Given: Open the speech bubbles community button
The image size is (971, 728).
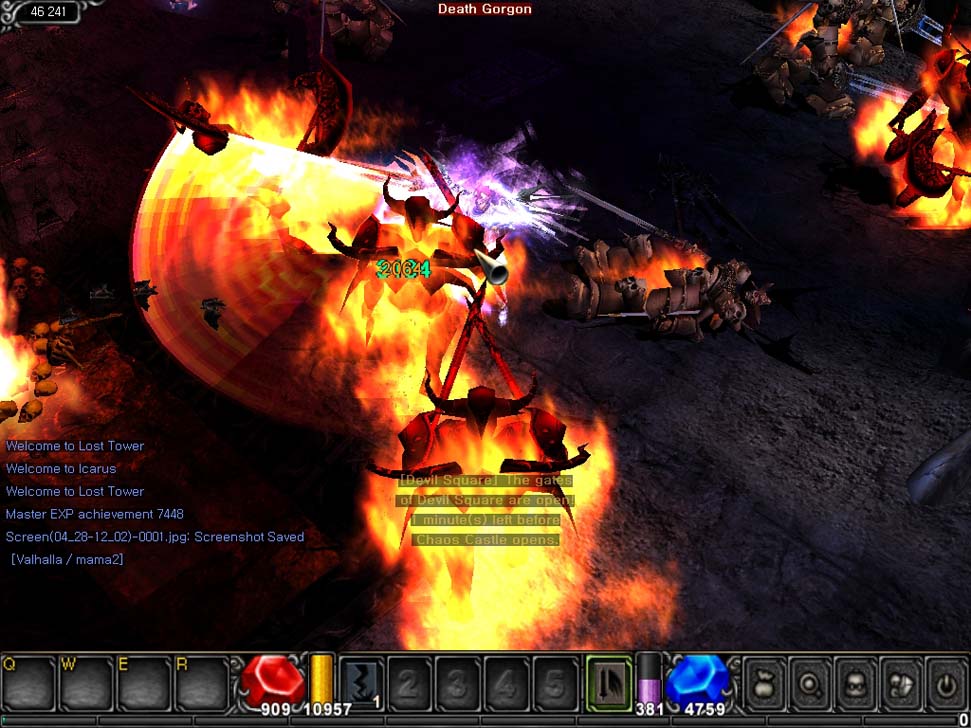Looking at the screenshot, I should (902, 683).
